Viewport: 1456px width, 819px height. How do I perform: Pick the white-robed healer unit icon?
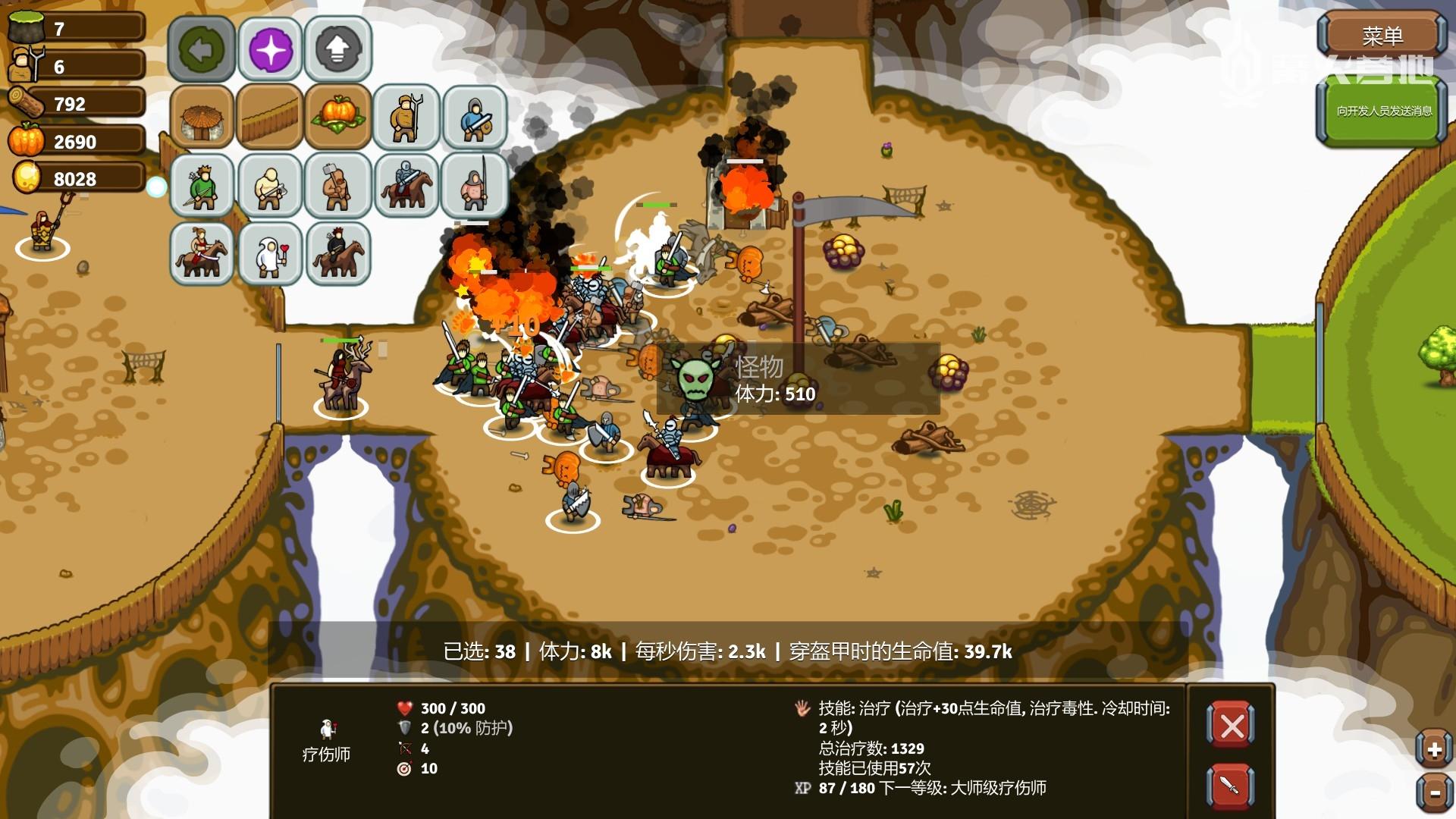[x=270, y=253]
